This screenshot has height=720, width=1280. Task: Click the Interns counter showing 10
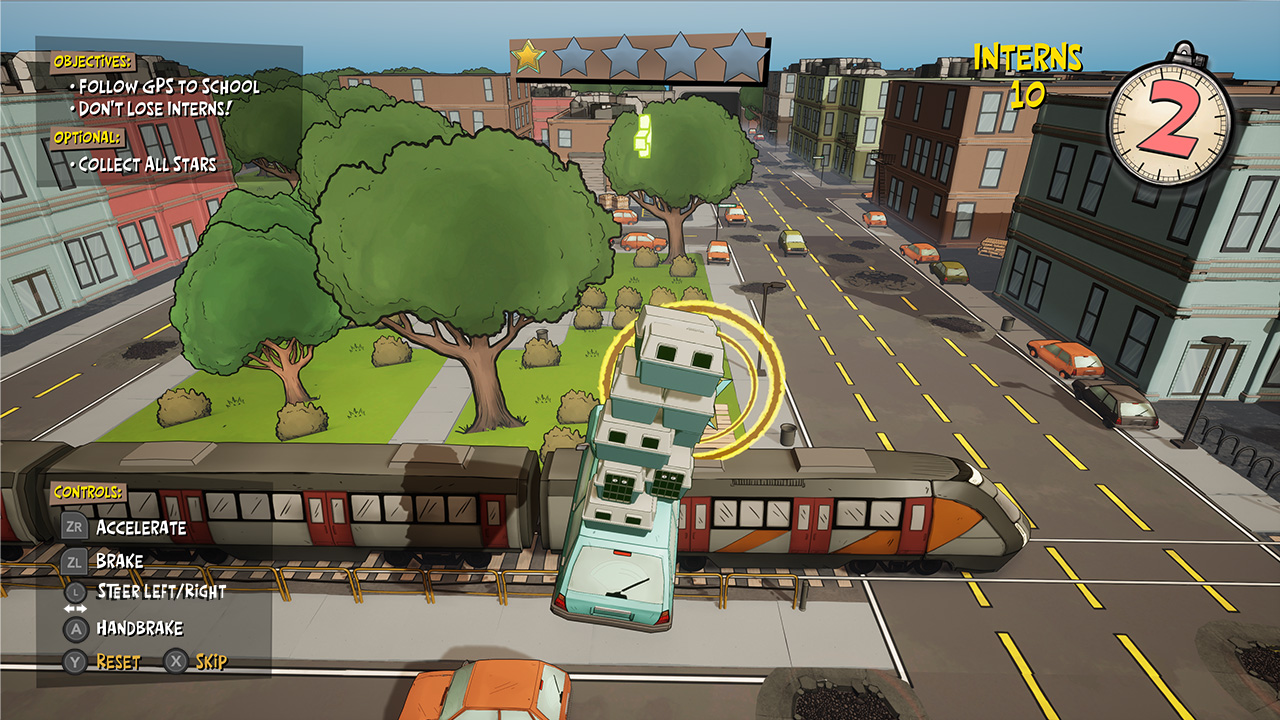click(1027, 73)
